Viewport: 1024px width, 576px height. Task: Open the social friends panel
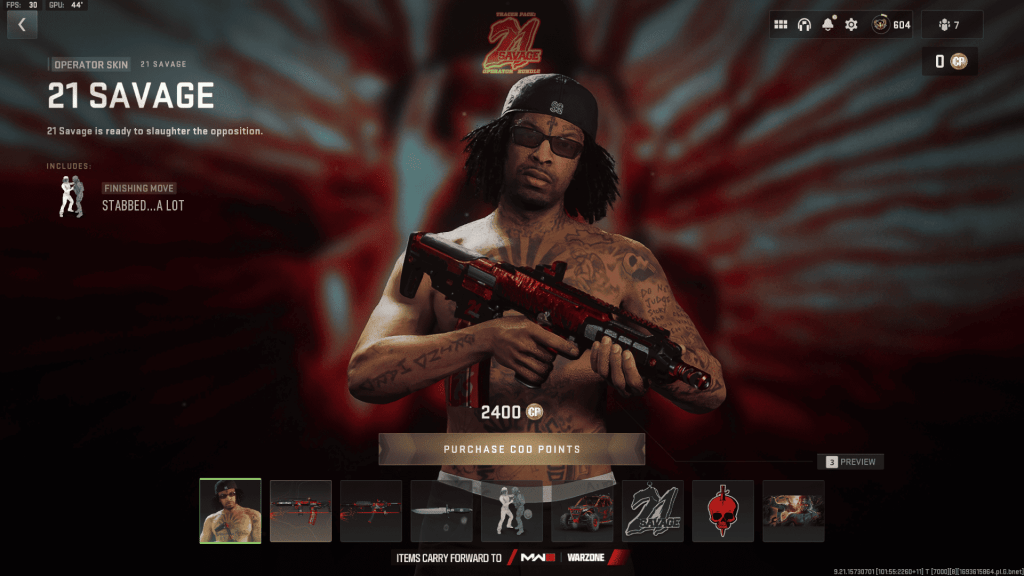coord(951,25)
